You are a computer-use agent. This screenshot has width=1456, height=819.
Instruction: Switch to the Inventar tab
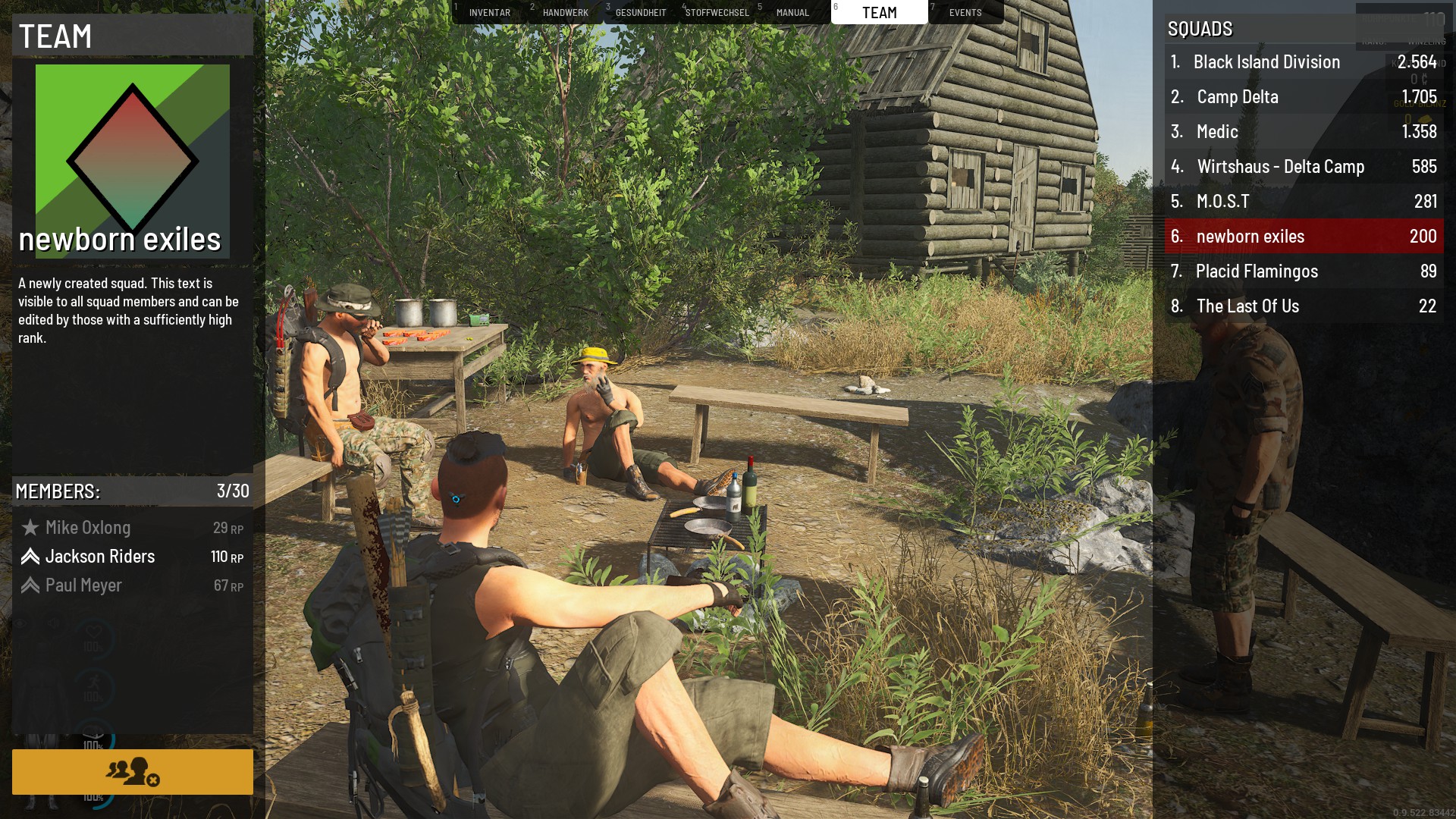click(489, 12)
